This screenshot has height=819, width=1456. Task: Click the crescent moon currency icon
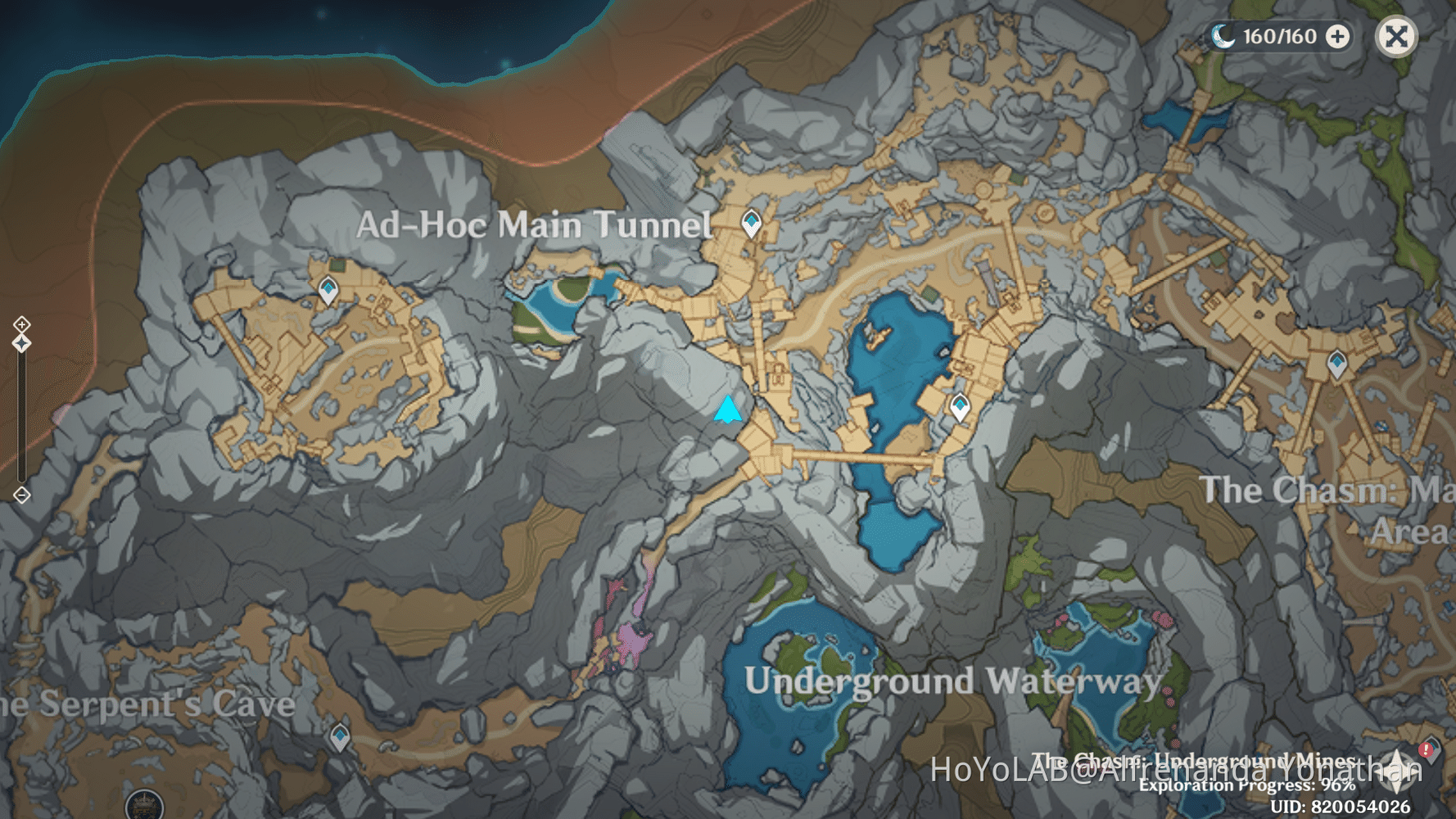(x=1223, y=36)
